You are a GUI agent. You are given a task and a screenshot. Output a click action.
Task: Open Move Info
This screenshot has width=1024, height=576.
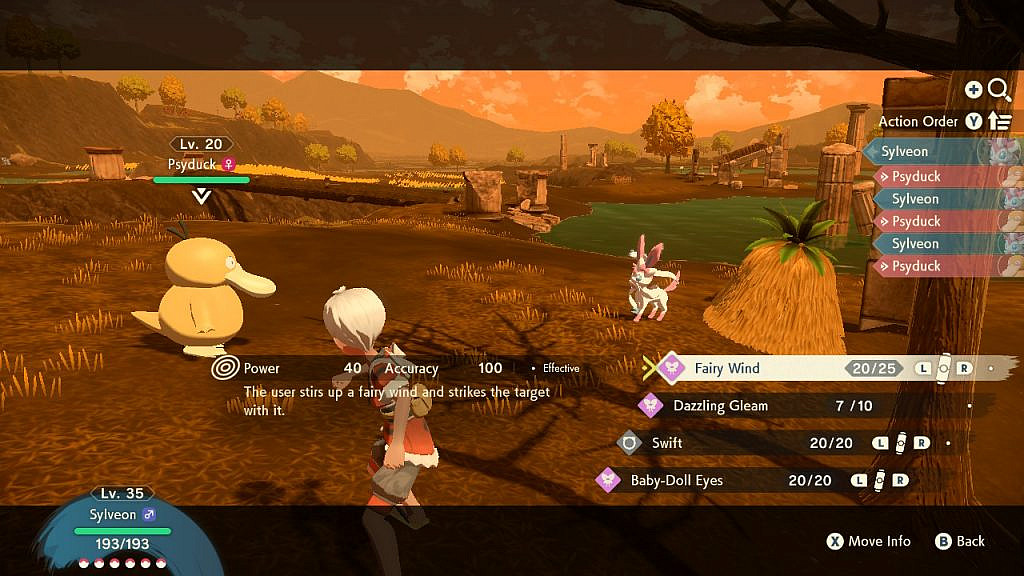pyautogui.click(x=868, y=541)
